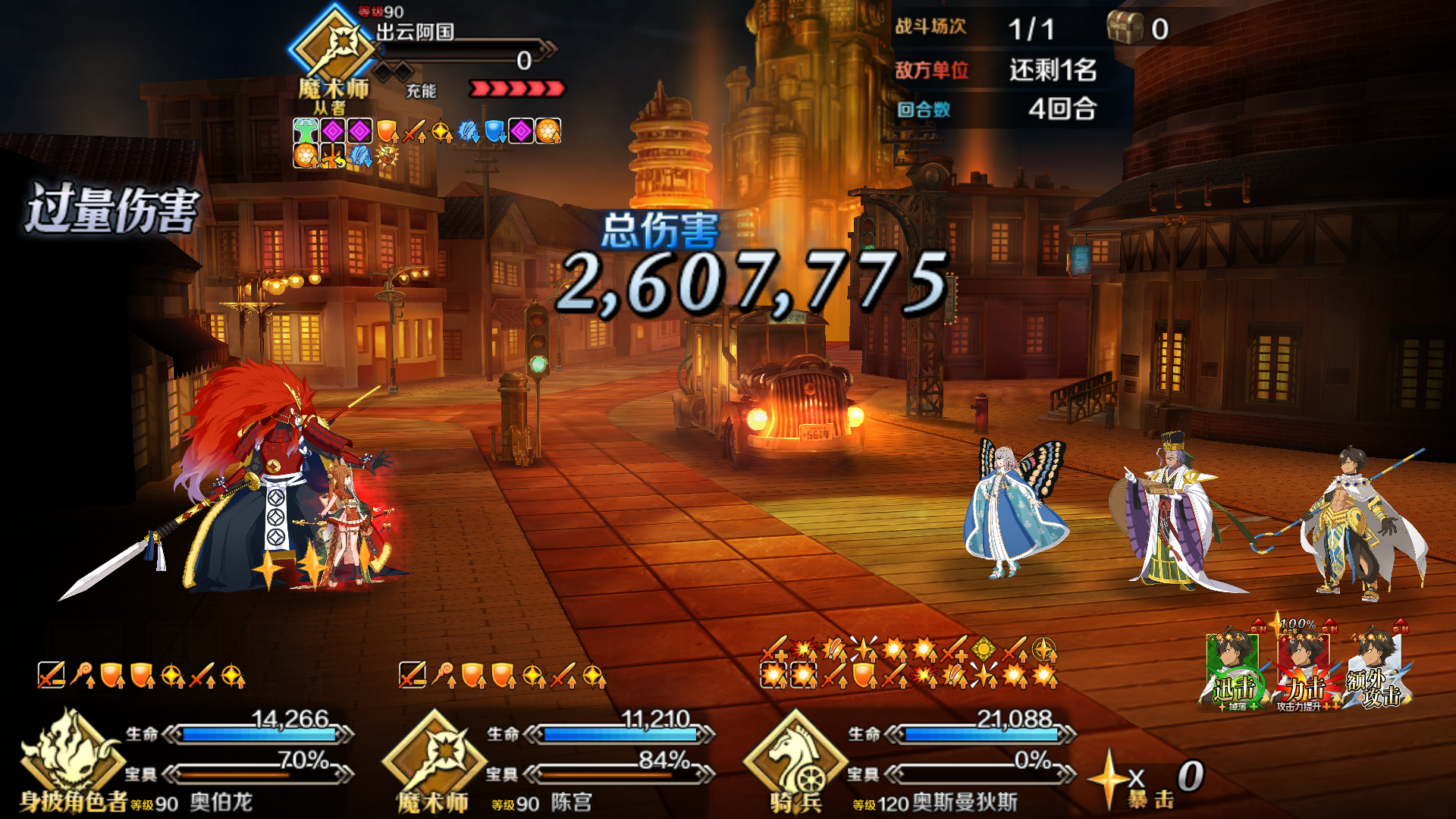View the enemy 出云阿国 buff icons
The height and width of the screenshot is (819, 1456).
tap(426, 143)
